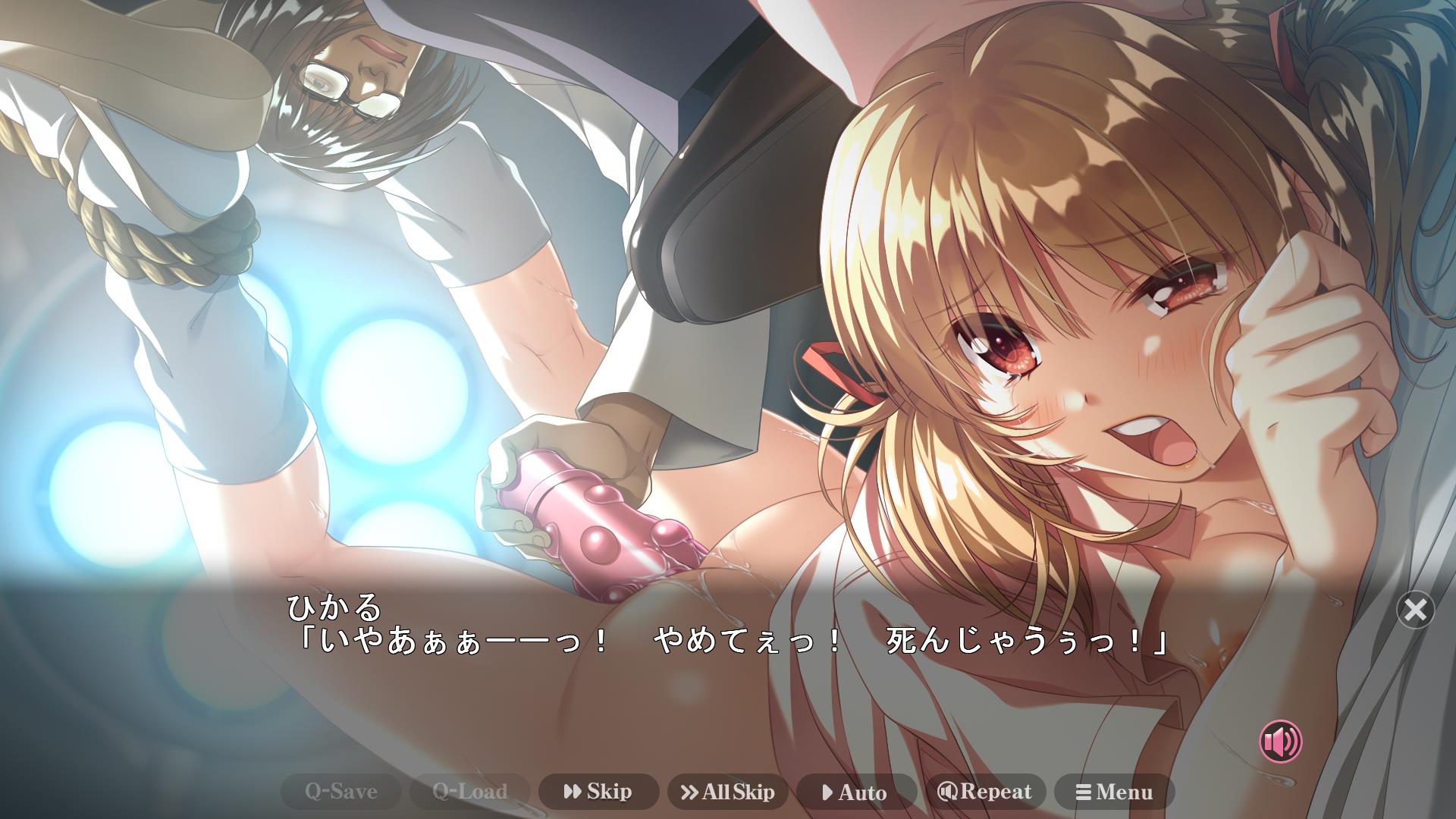The width and height of the screenshot is (1456, 819).
Task: Click the Q-Load button
Action: (469, 792)
